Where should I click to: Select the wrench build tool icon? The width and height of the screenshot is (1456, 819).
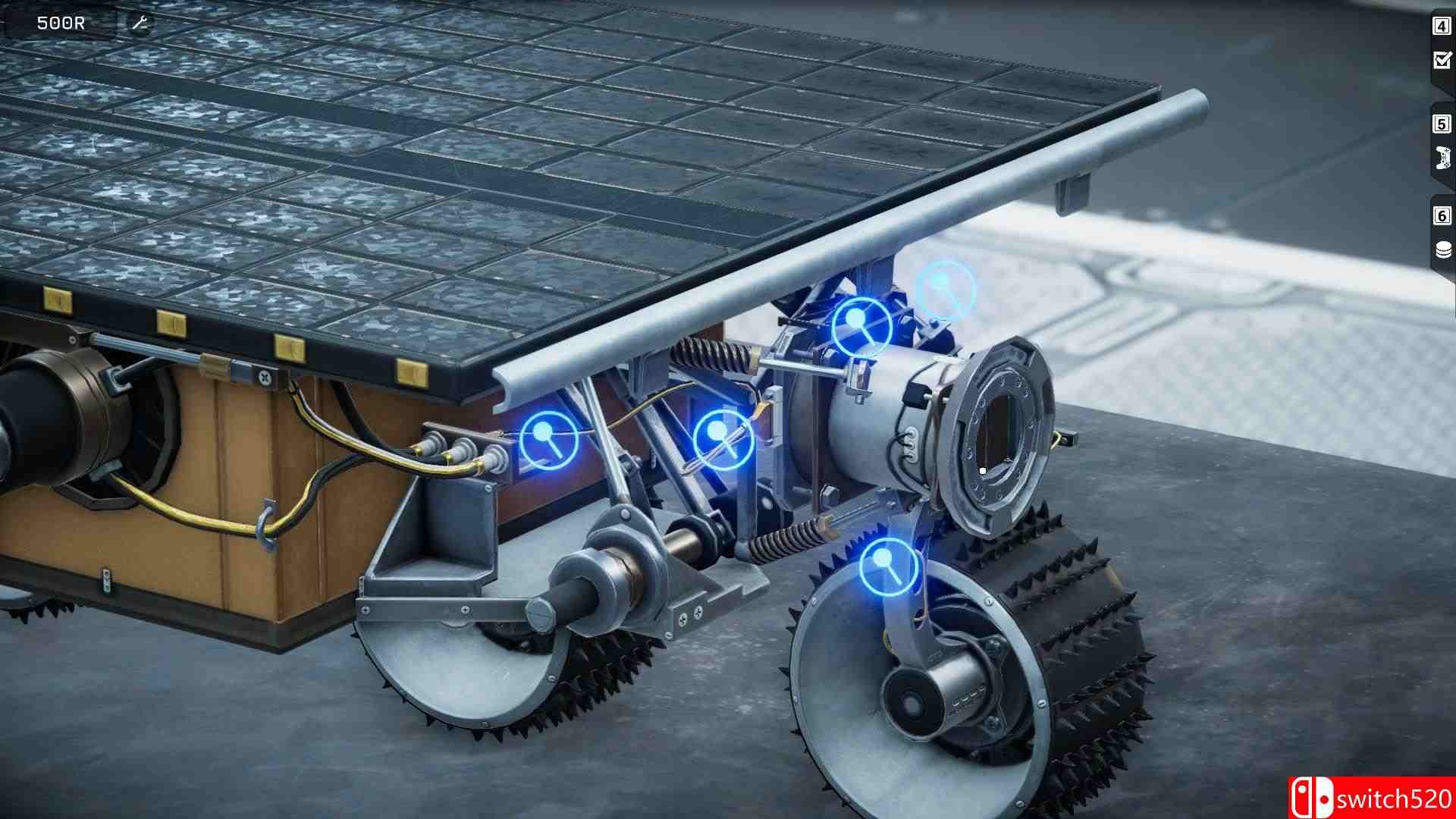(x=138, y=21)
